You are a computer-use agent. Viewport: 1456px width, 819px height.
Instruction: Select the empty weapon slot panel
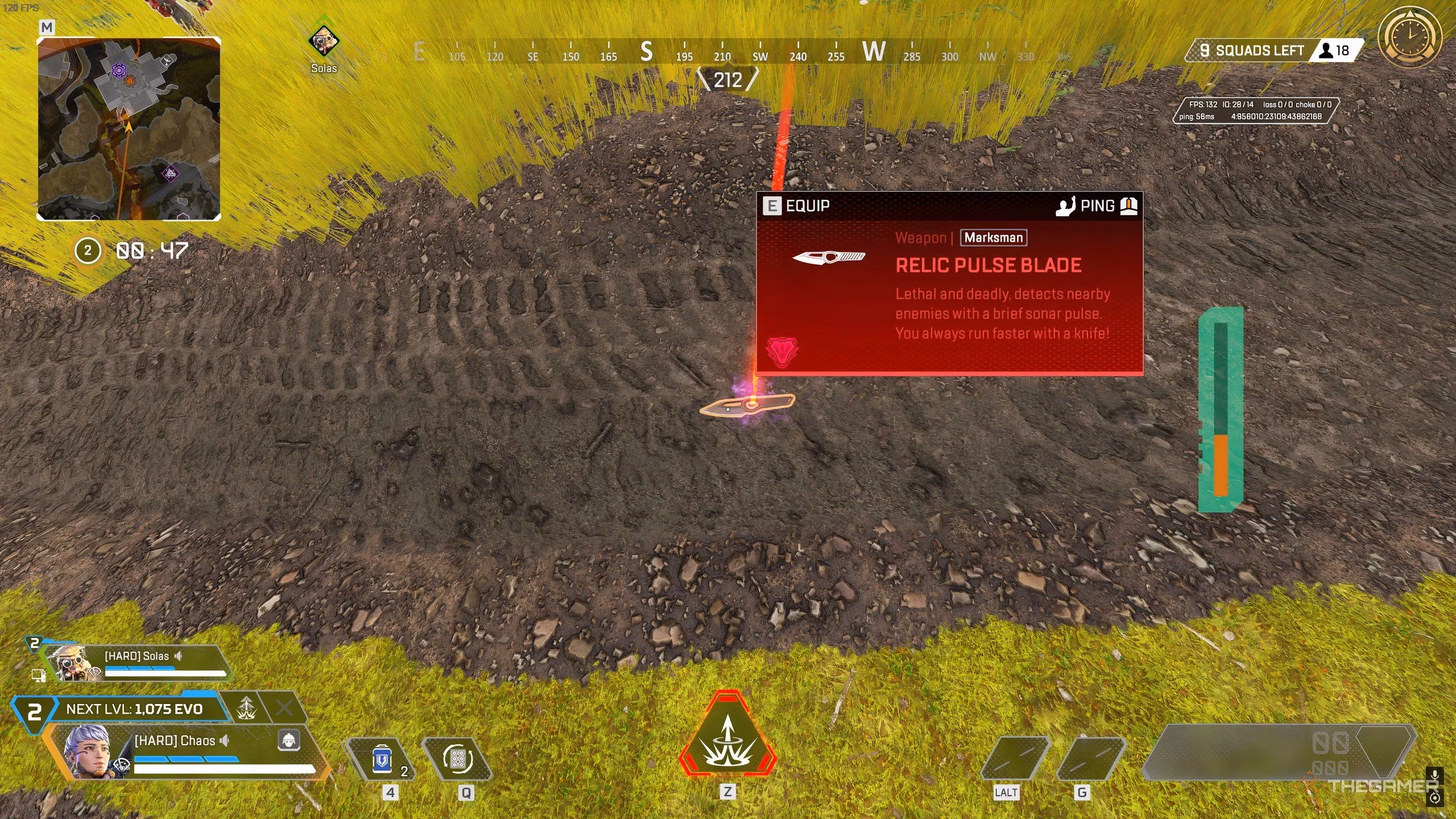pos(1280,752)
